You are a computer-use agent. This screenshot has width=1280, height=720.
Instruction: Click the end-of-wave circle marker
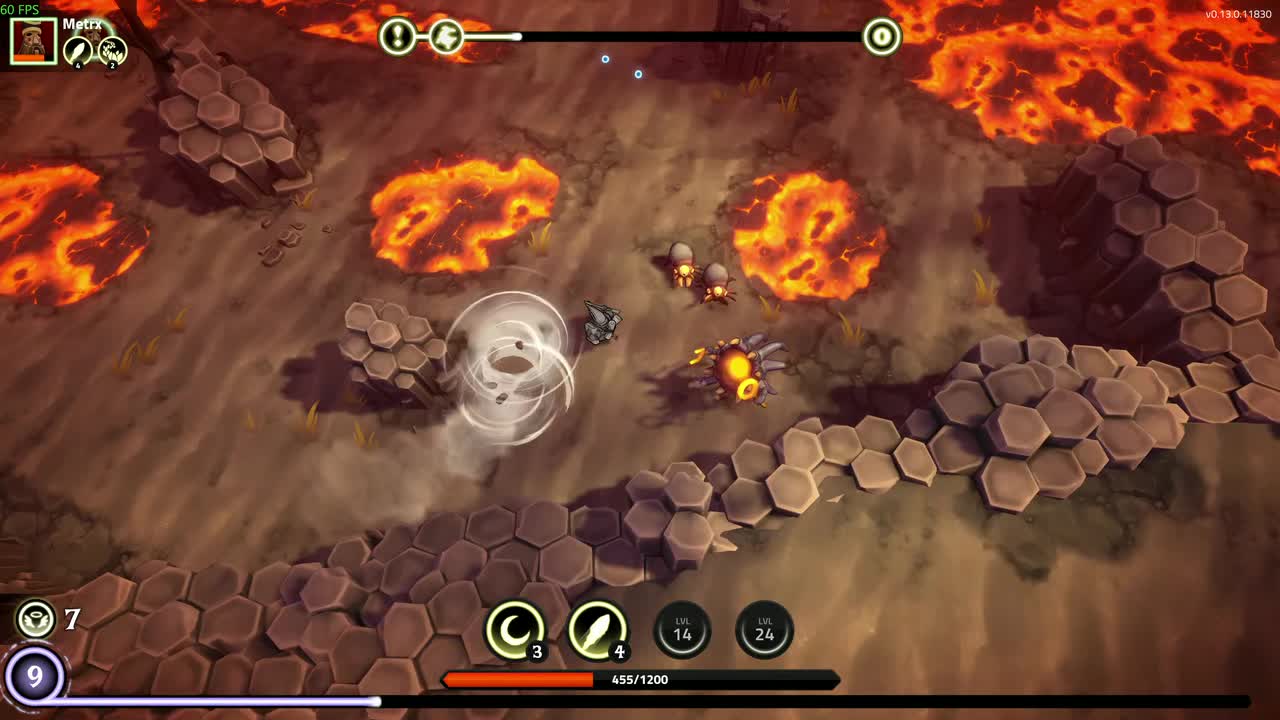click(x=881, y=37)
